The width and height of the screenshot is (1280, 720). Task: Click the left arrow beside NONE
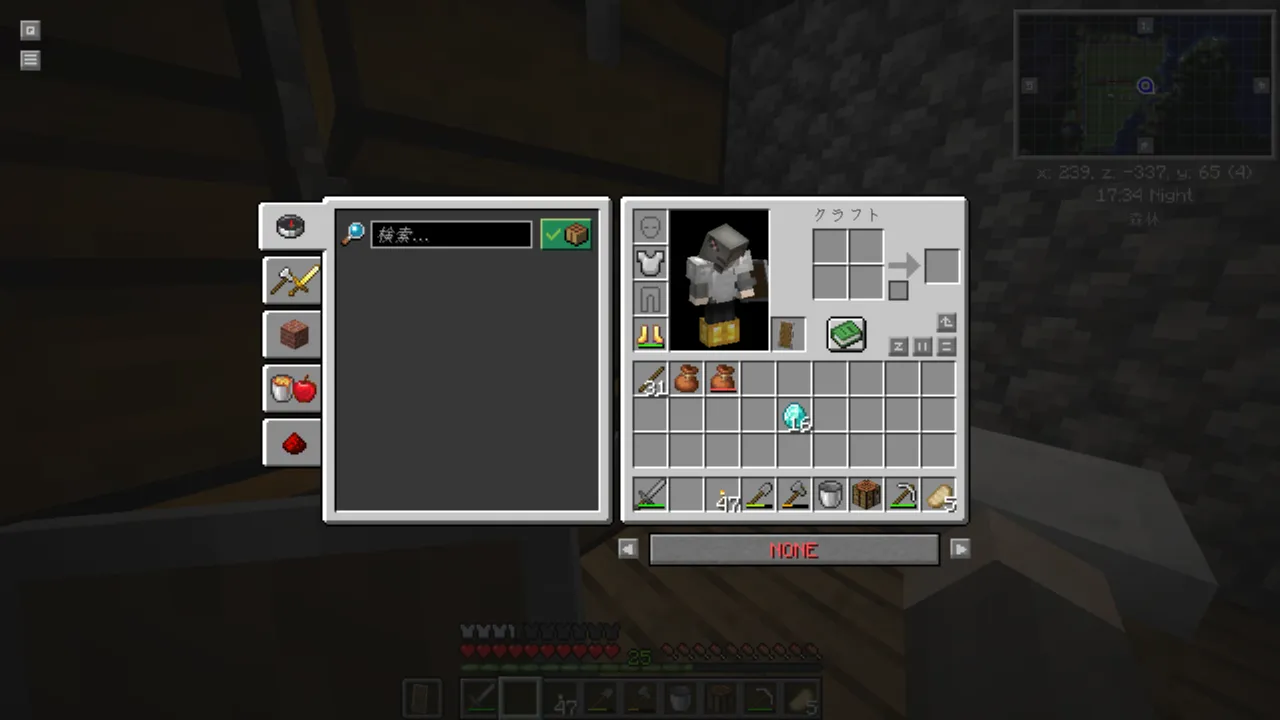click(628, 549)
